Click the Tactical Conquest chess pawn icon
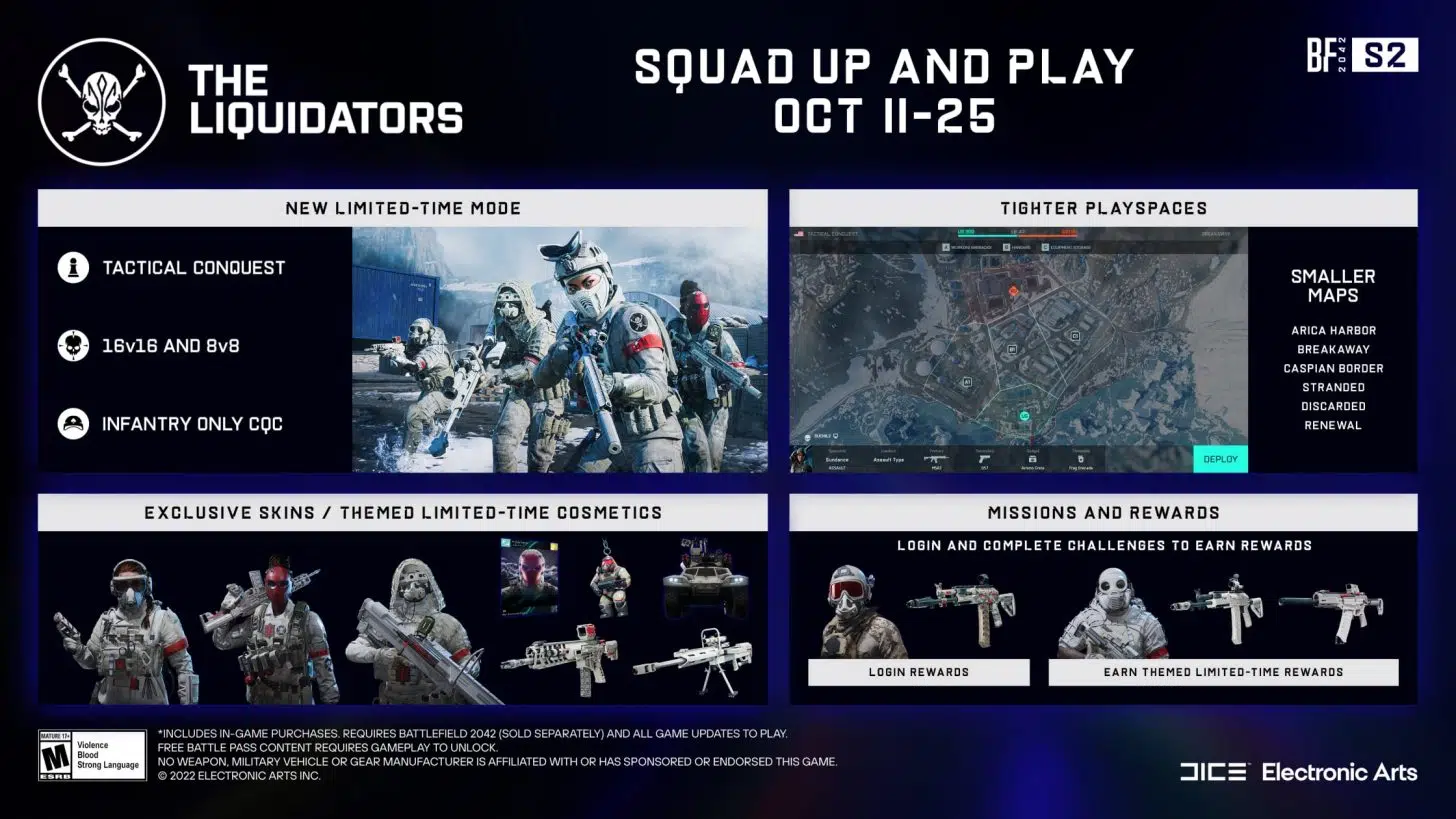 coord(72,267)
